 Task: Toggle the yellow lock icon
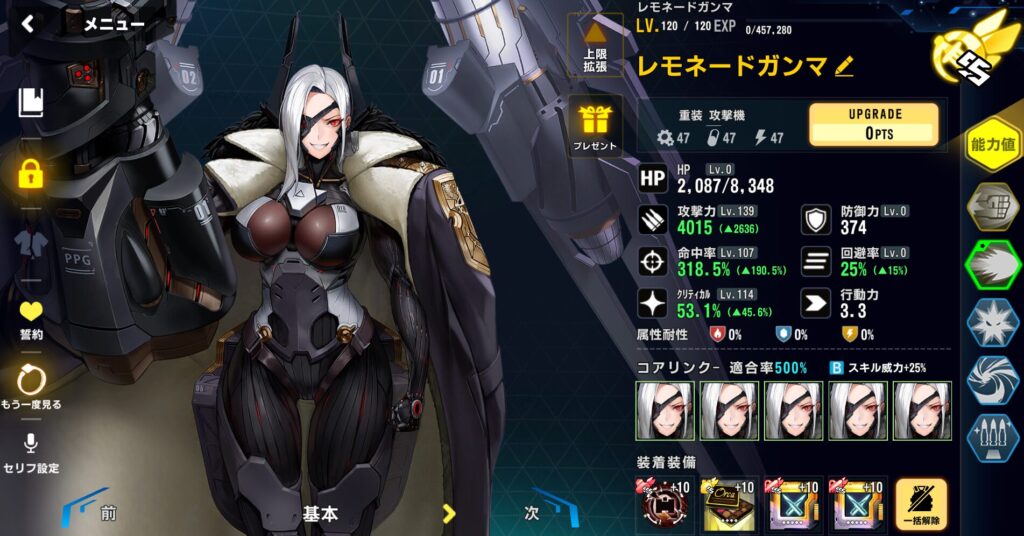coord(31,174)
